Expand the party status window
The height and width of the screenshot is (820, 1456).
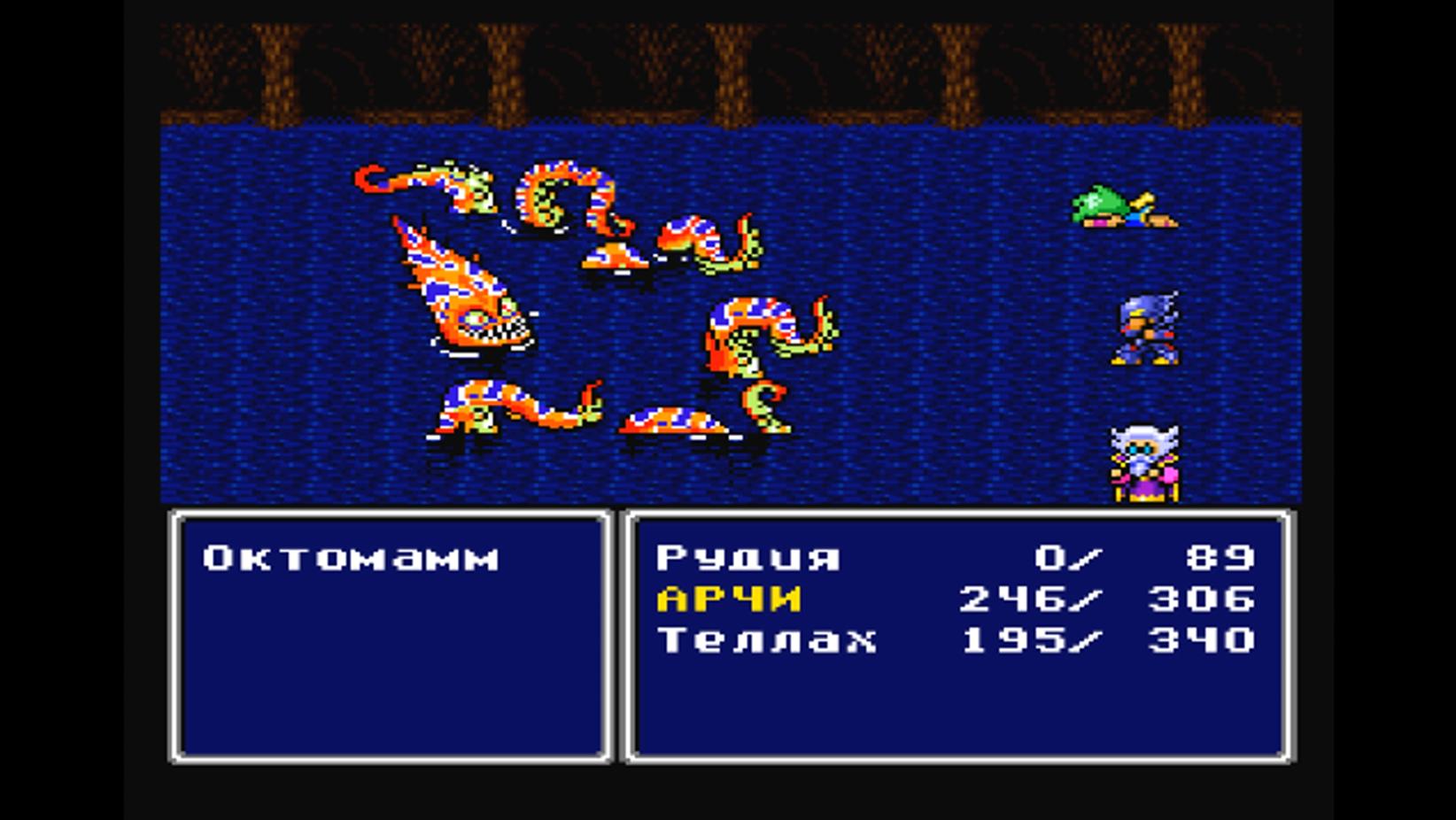956,708
